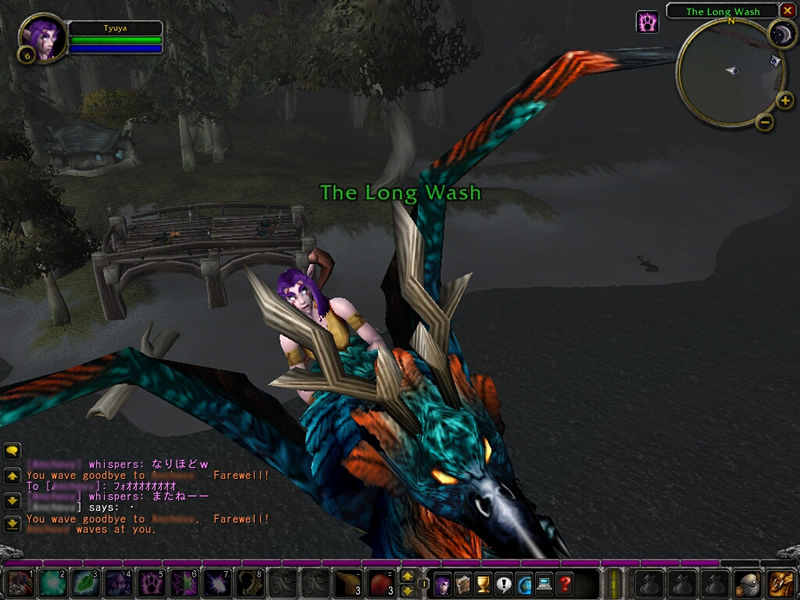
Task: Click Tyuya's character portrait
Action: 40,36
